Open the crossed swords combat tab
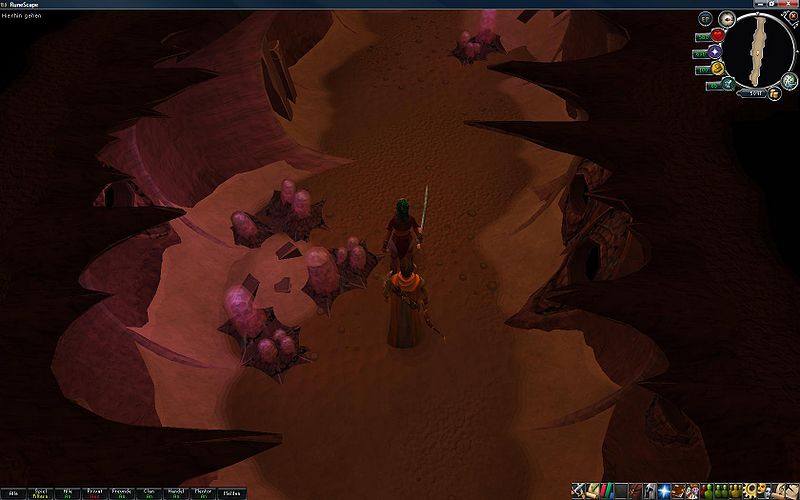The height and width of the screenshot is (500, 800). coord(579,491)
